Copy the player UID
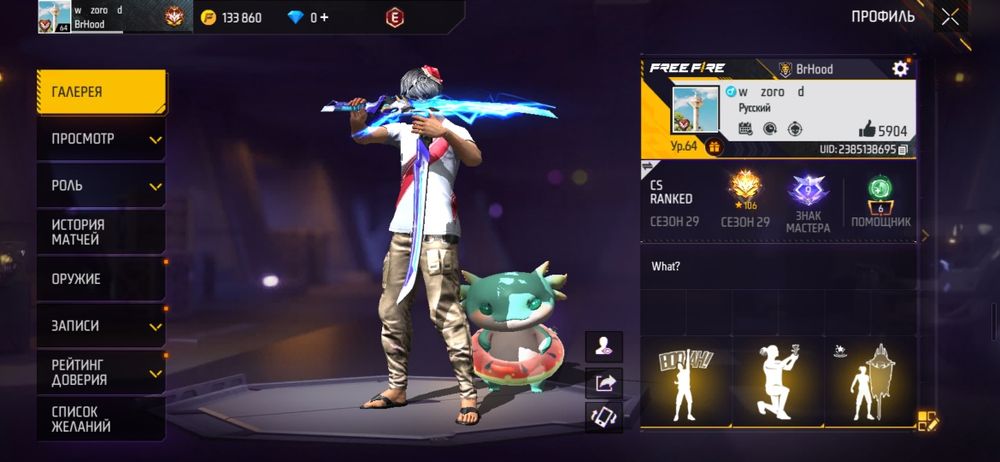This screenshot has height=462, width=1000. [903, 149]
